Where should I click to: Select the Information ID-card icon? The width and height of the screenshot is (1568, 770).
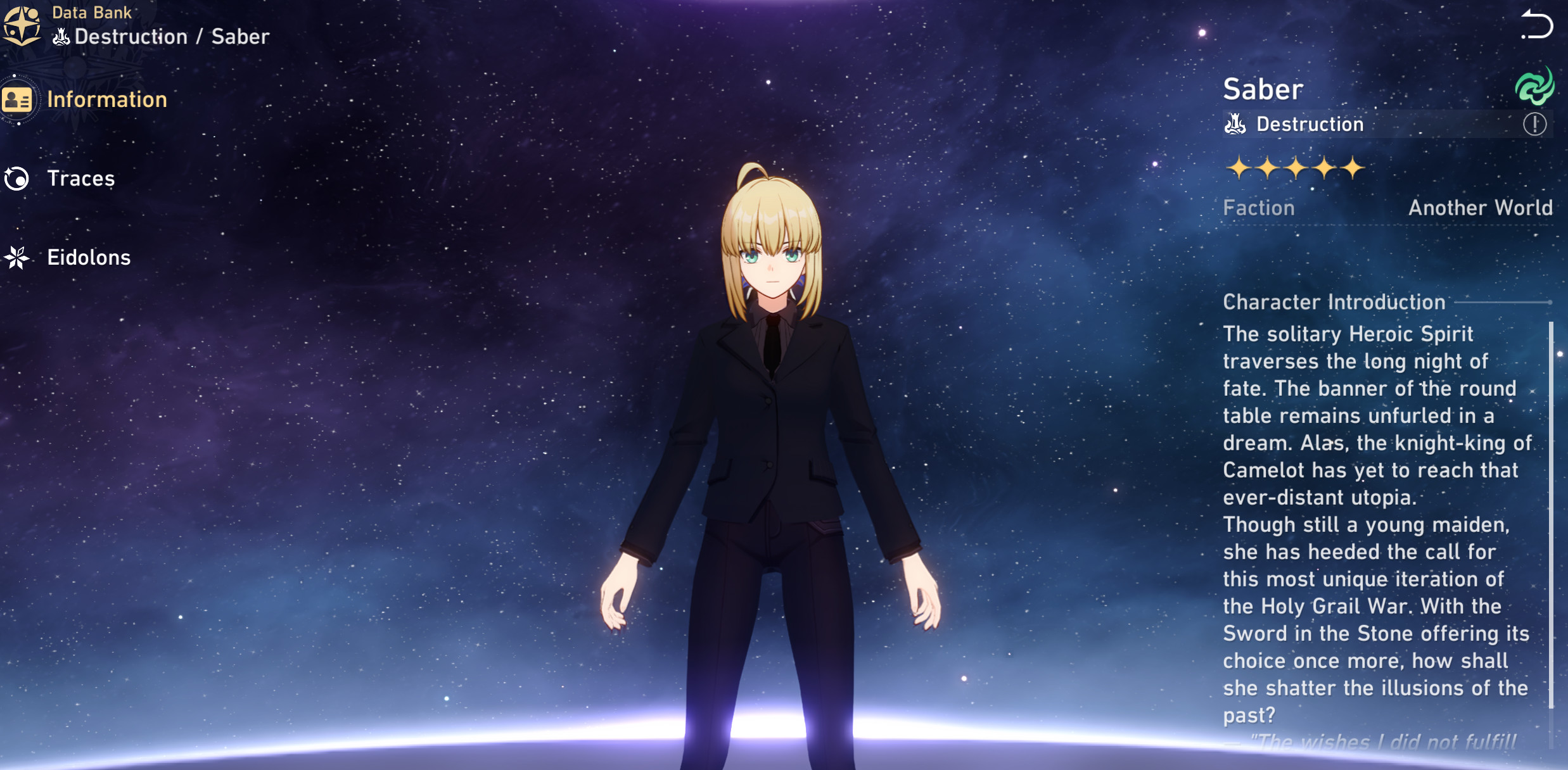coord(17,99)
